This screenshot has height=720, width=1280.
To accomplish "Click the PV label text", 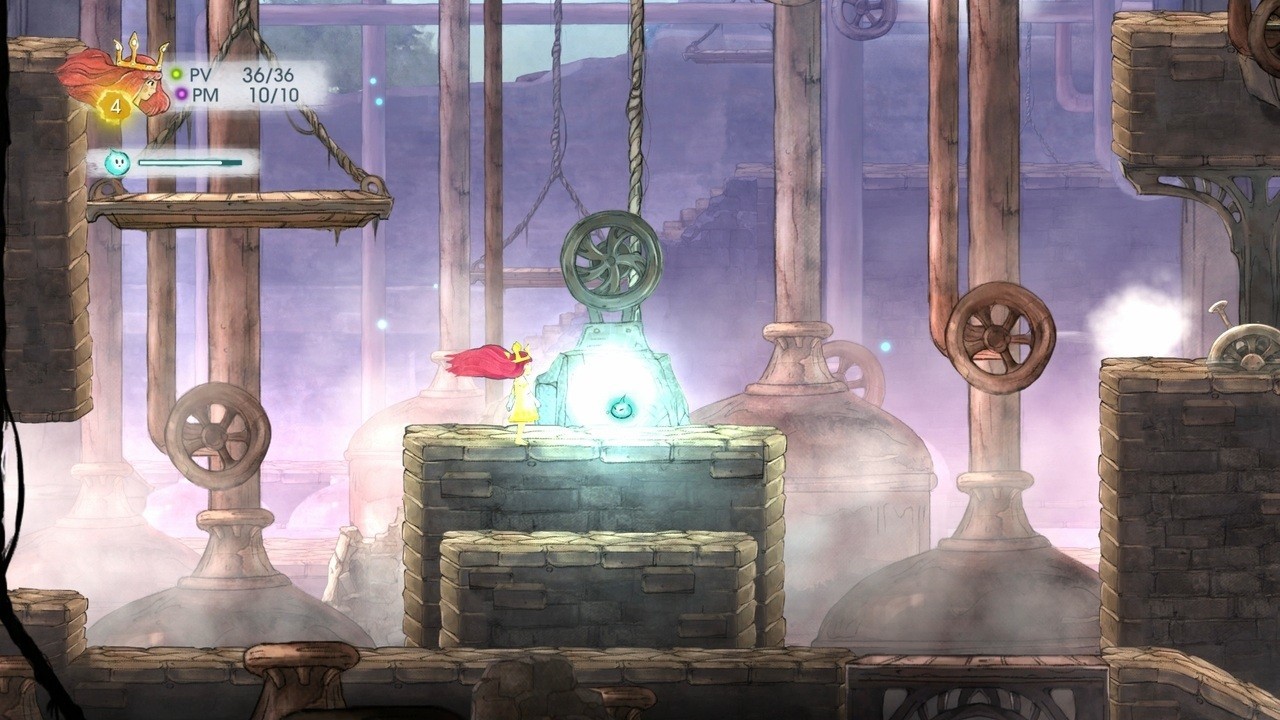I will [201, 74].
